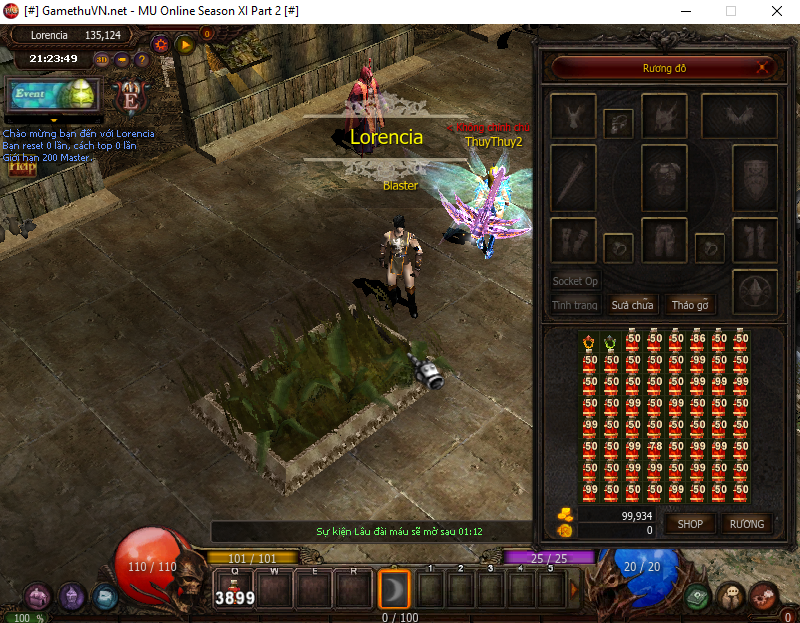Open the question mark help icon
Image resolution: width=800 pixels, height=623 pixels.
coord(141,59)
